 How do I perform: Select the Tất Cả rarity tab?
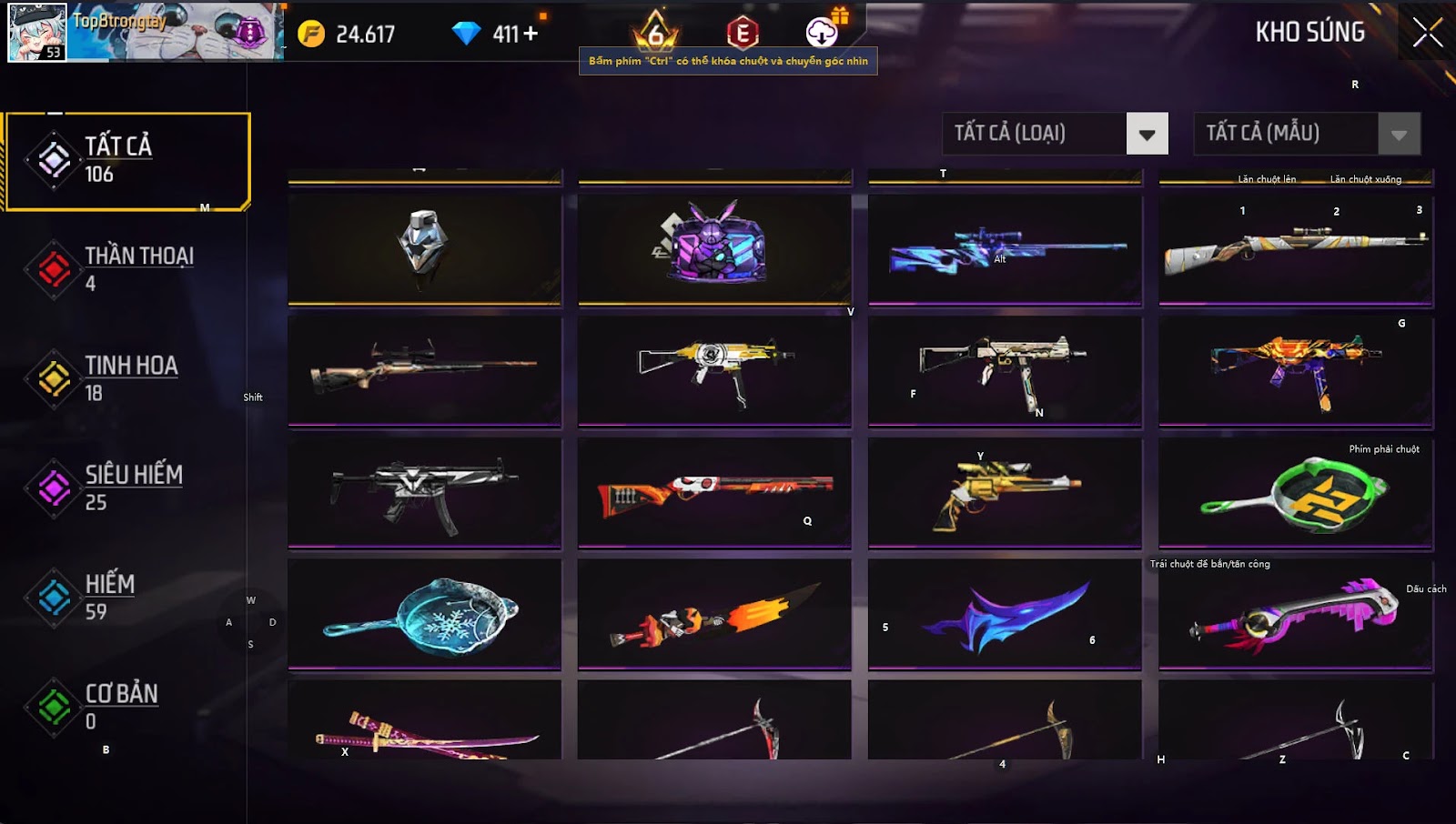(x=127, y=161)
